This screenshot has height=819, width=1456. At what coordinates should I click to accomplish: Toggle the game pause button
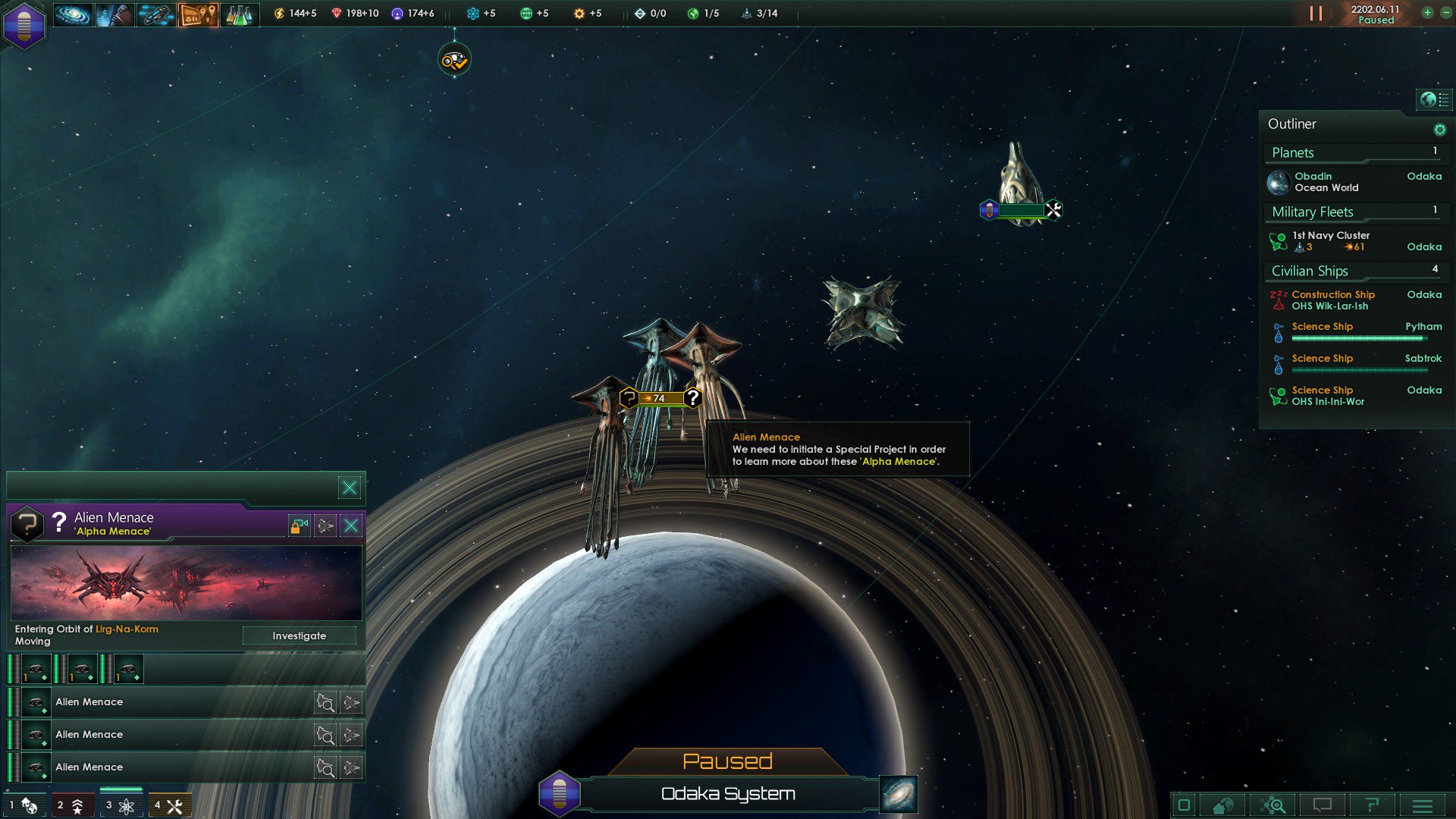[x=1316, y=14]
